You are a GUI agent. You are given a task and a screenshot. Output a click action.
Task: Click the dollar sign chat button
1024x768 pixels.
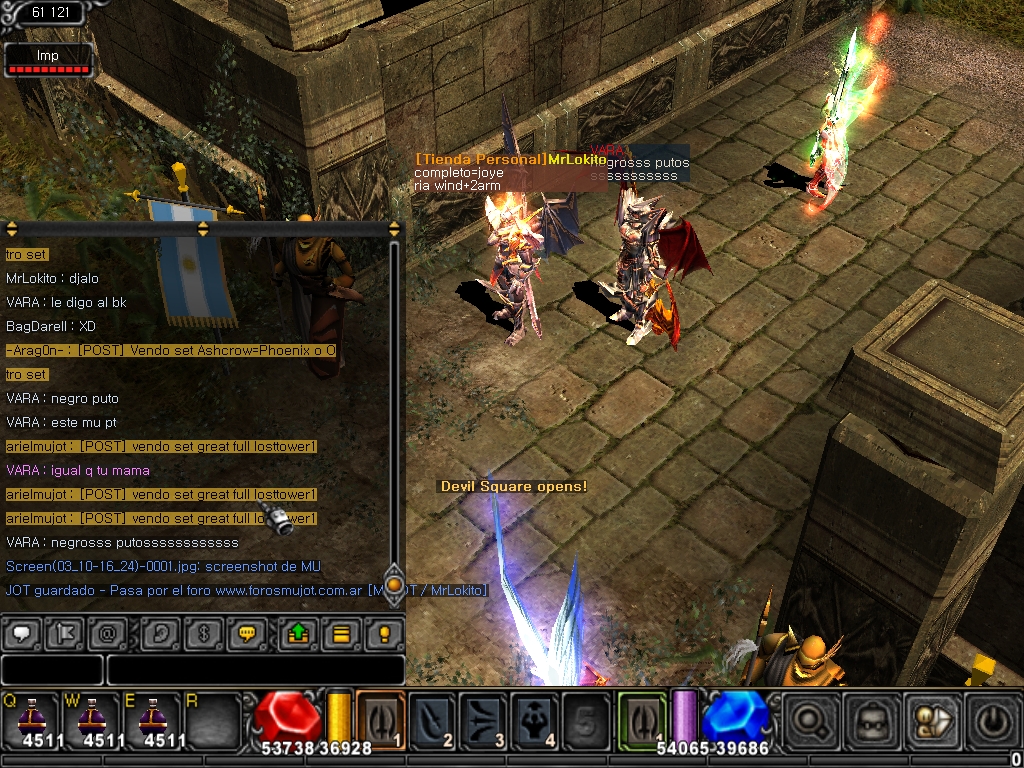click(202, 633)
